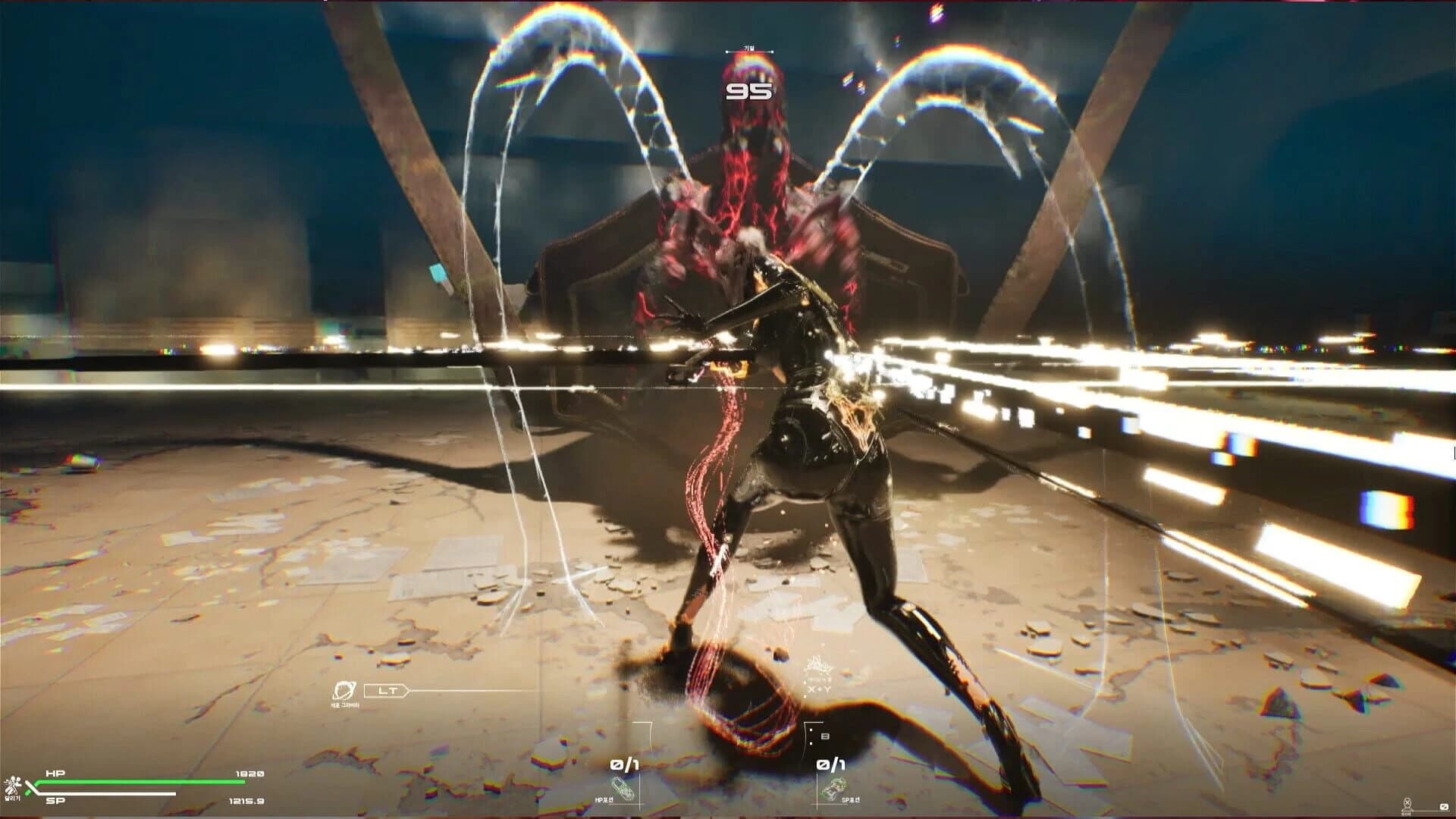Select the sprinting character icon near the HP bar
Viewport: 1456px width, 819px height.
[14, 783]
